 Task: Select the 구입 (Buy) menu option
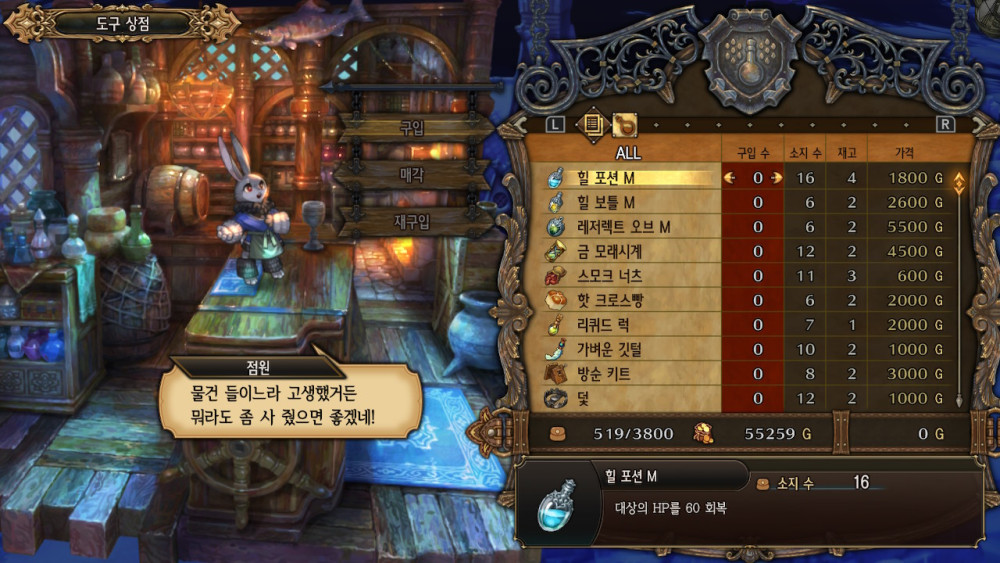412,128
